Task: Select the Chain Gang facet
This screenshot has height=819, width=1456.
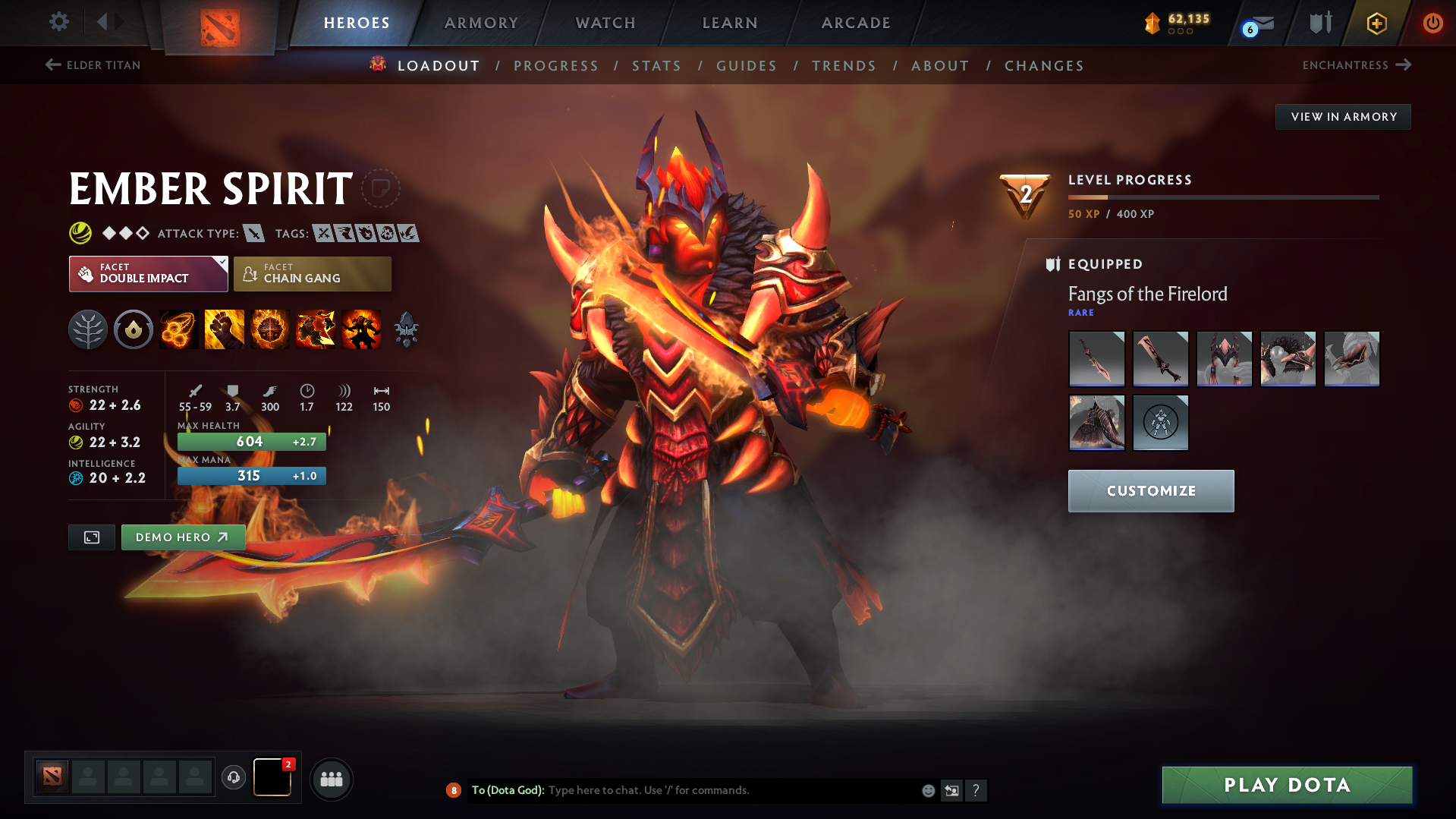Action: pos(312,273)
